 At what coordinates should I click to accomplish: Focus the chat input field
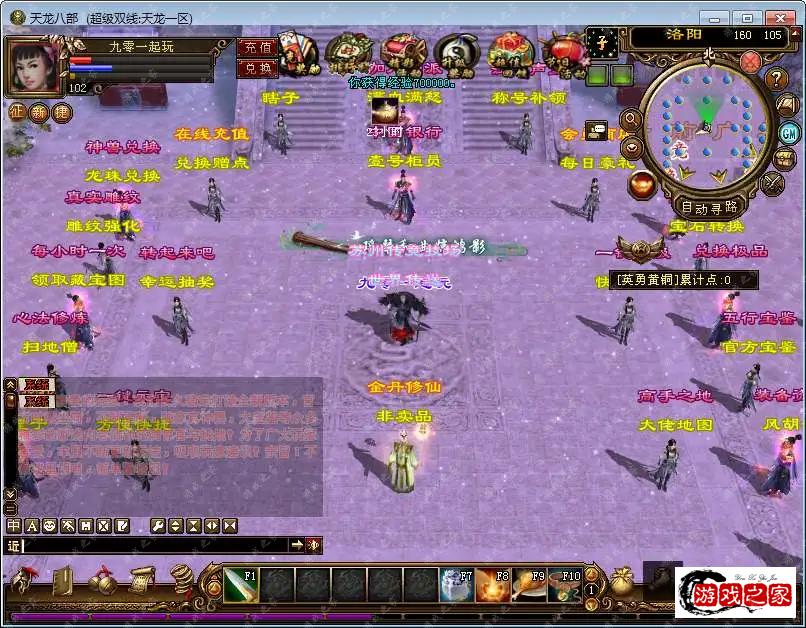click(x=155, y=545)
